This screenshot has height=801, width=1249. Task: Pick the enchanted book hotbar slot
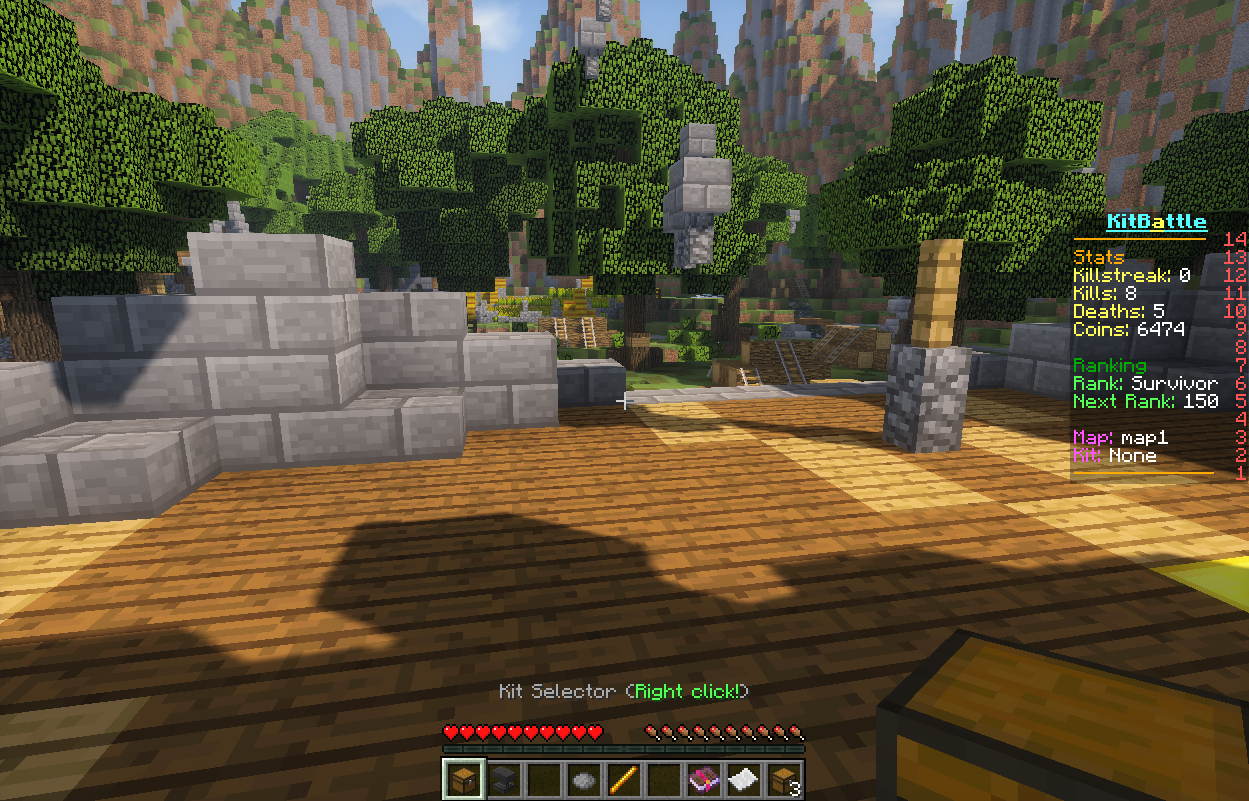pyautogui.click(x=703, y=778)
